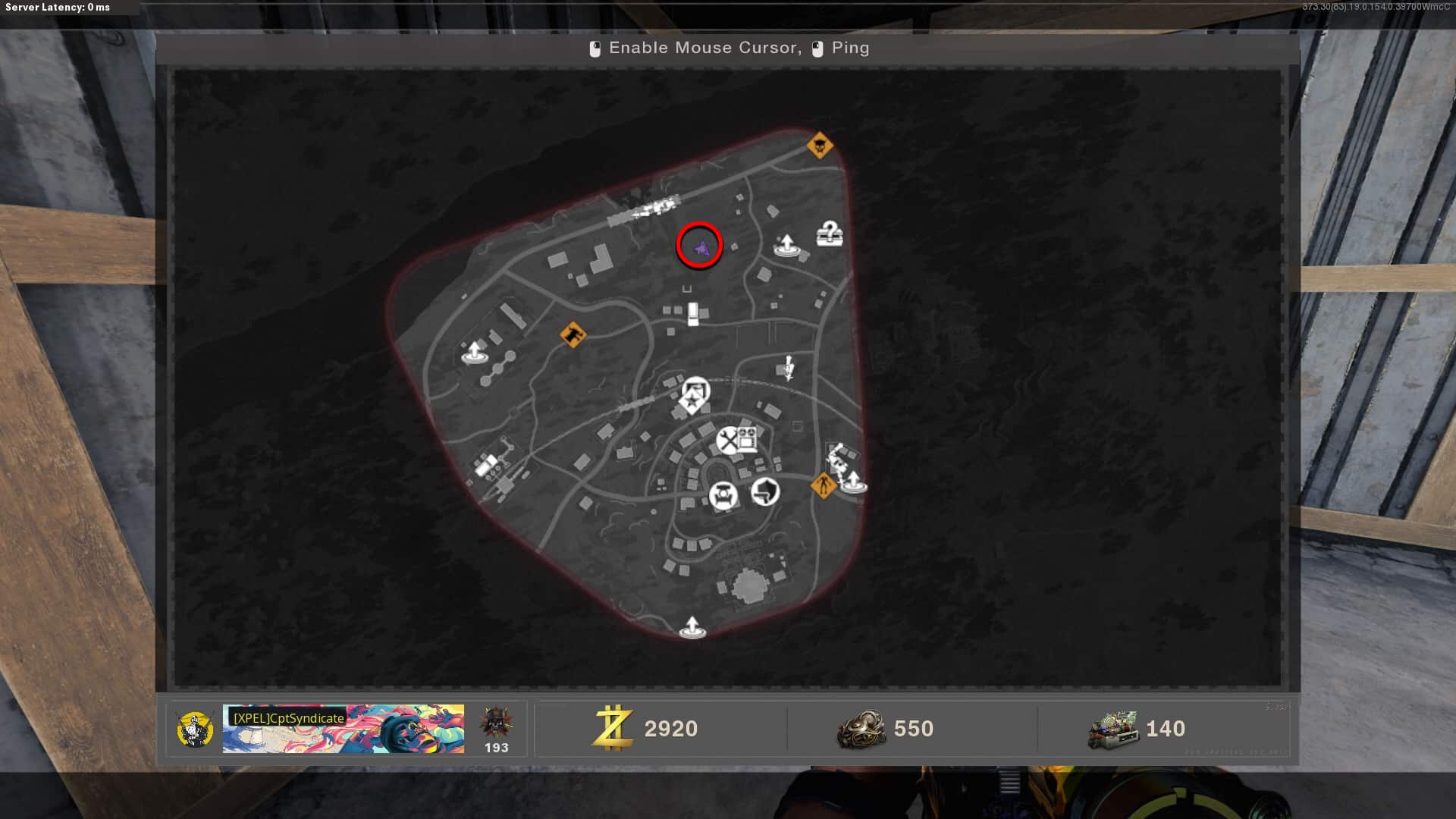
Task: Ping the exfil arrow at map bottom
Action: (x=692, y=628)
